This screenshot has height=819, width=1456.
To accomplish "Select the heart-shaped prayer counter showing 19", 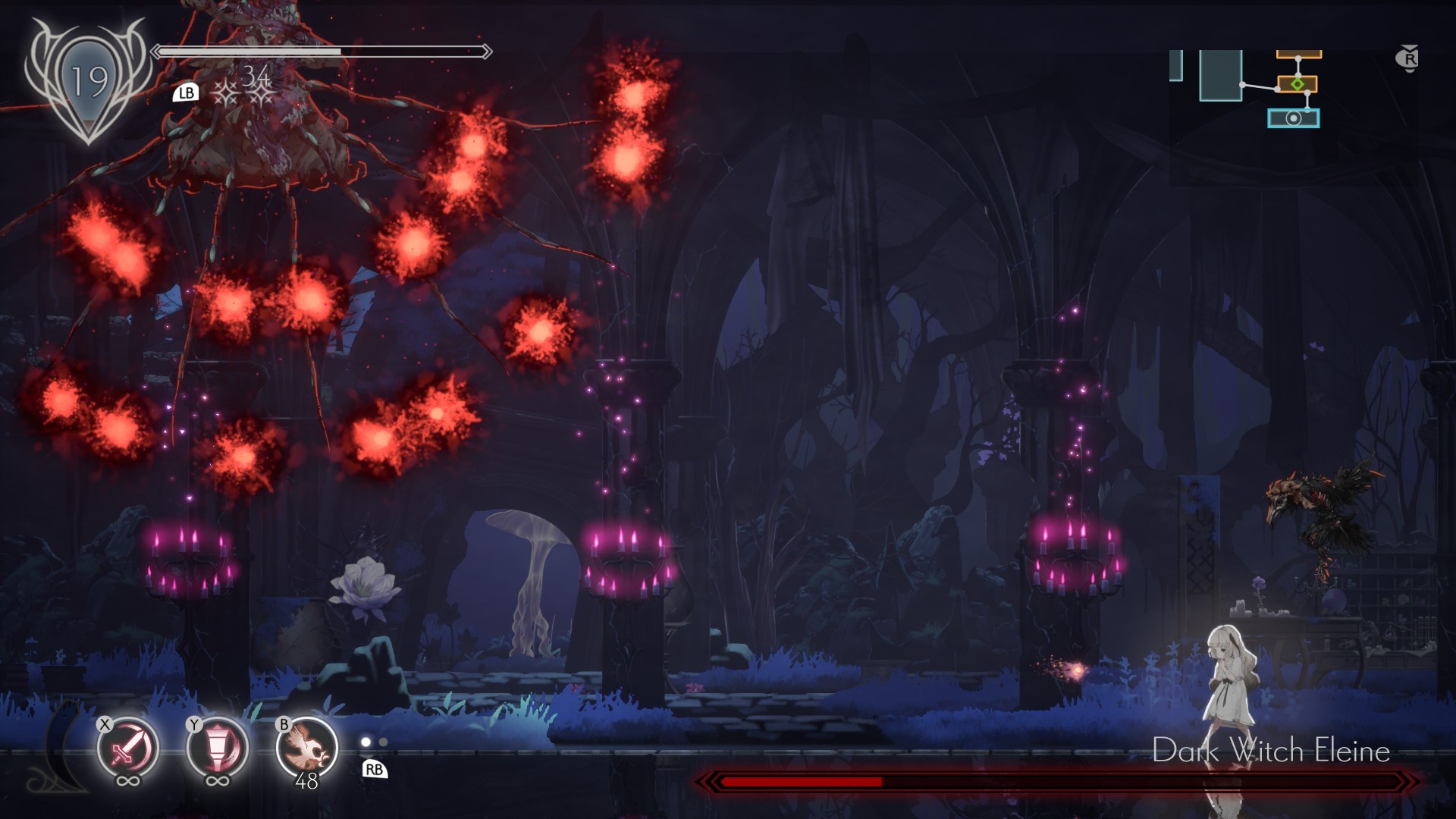I will 88,81.
